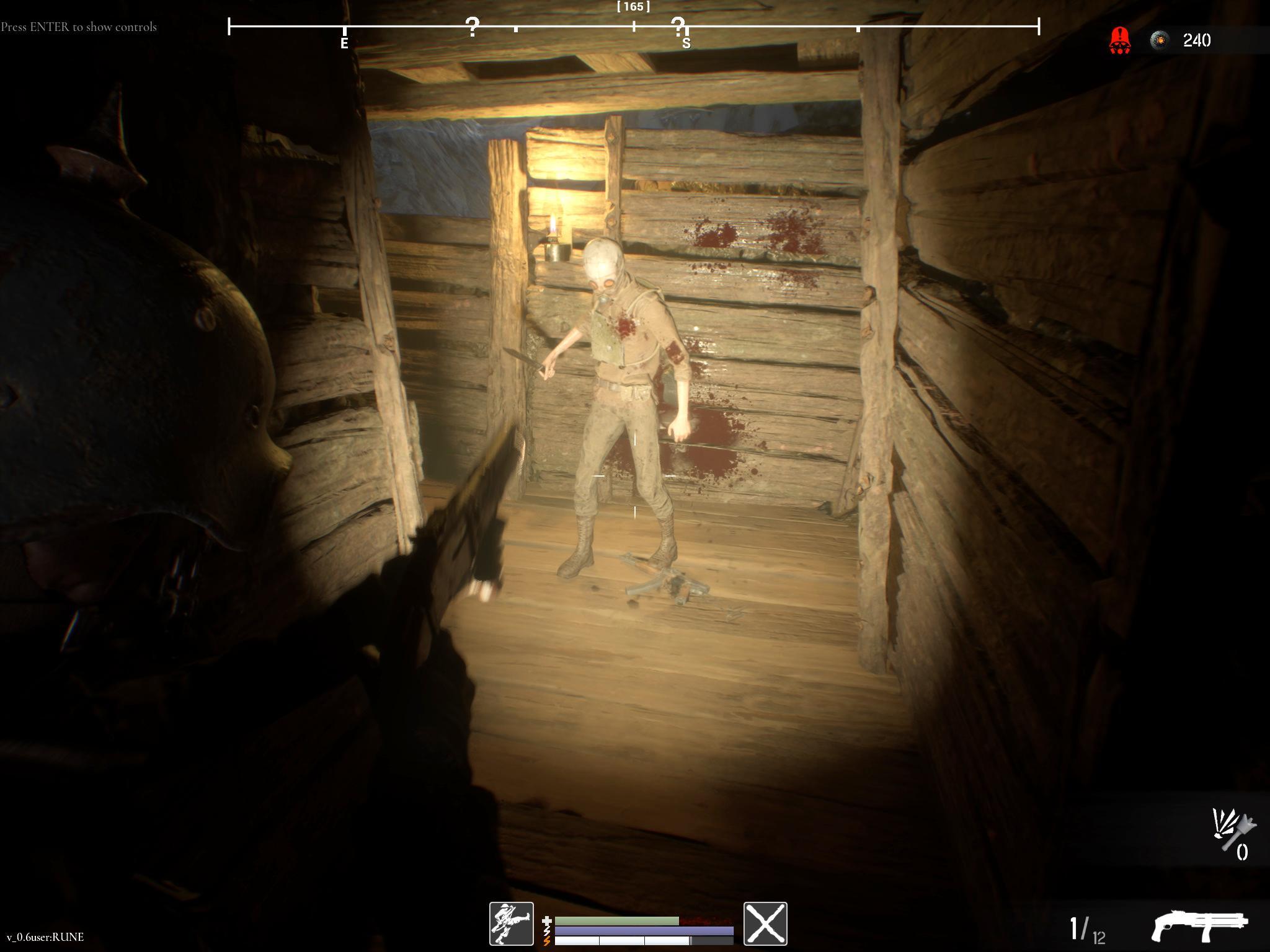Click the red gas mask indicator
This screenshot has height=952, width=1270.
pyautogui.click(x=1119, y=41)
